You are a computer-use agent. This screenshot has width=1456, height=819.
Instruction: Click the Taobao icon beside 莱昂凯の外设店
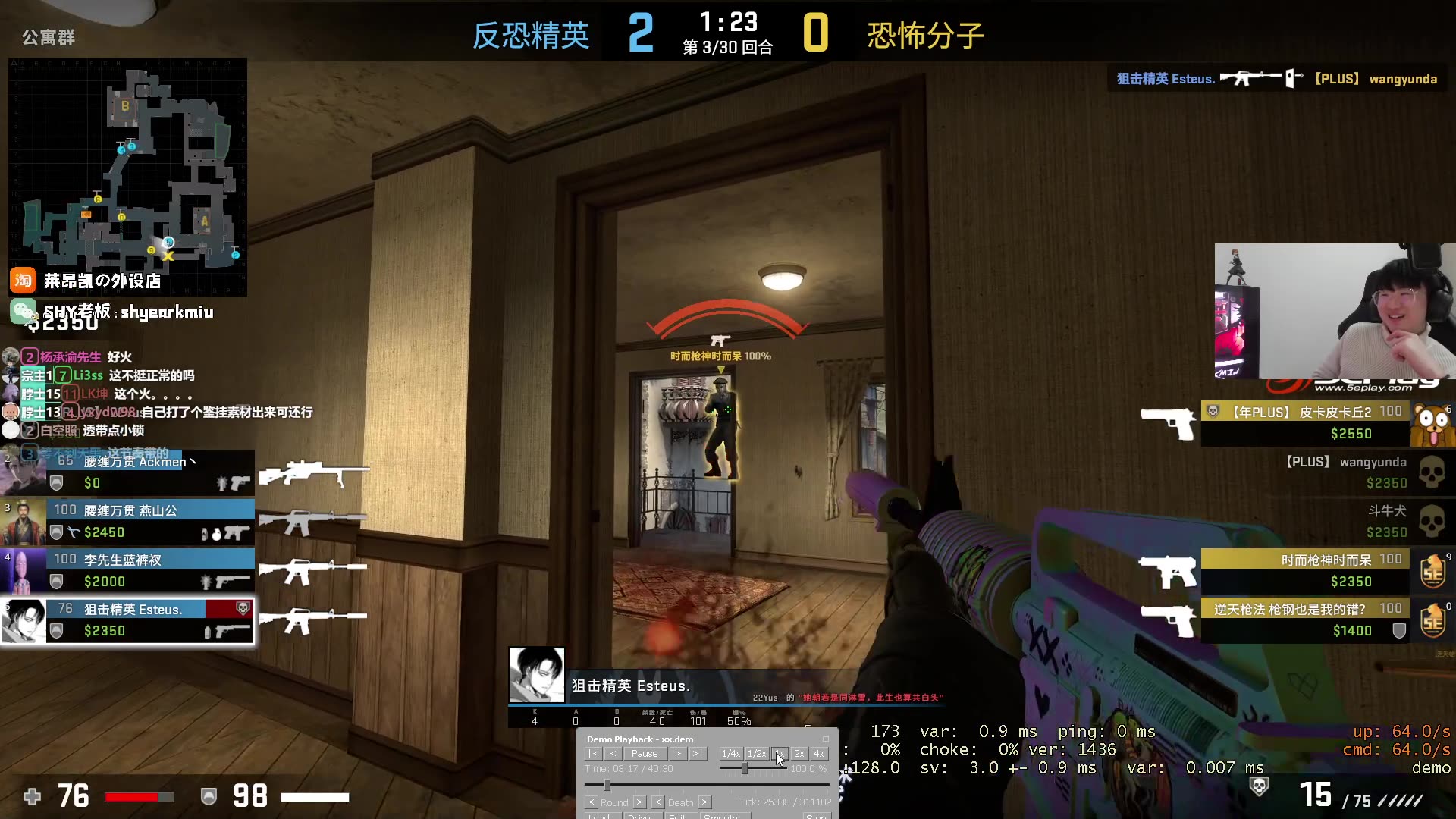pyautogui.click(x=23, y=281)
